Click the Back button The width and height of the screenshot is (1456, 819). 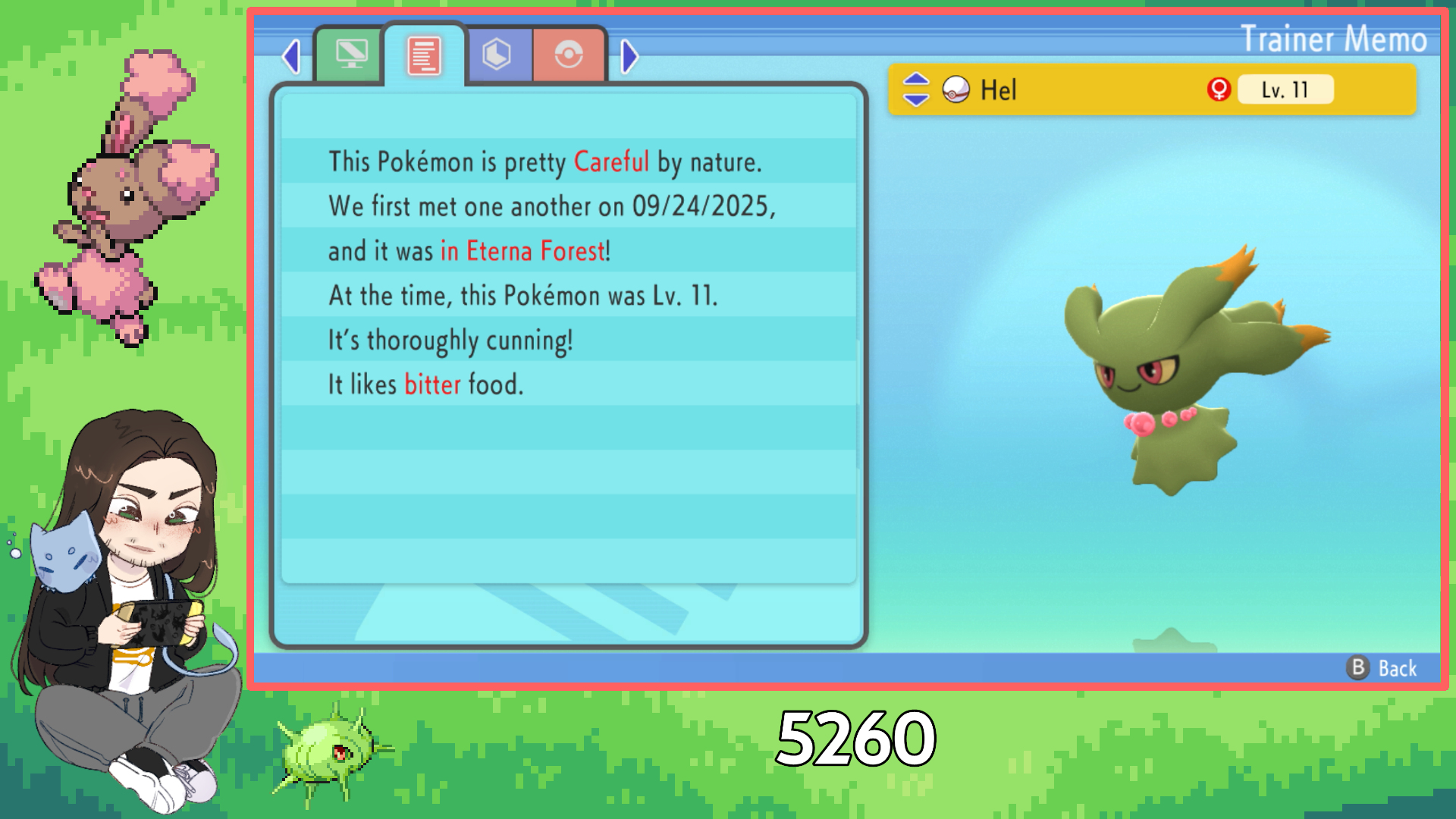coord(1383,668)
